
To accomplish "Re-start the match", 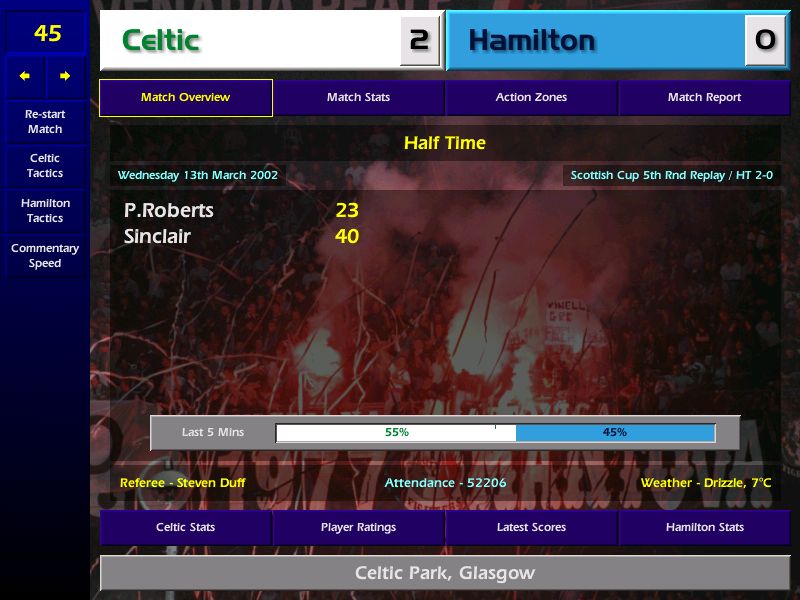I will [45, 121].
